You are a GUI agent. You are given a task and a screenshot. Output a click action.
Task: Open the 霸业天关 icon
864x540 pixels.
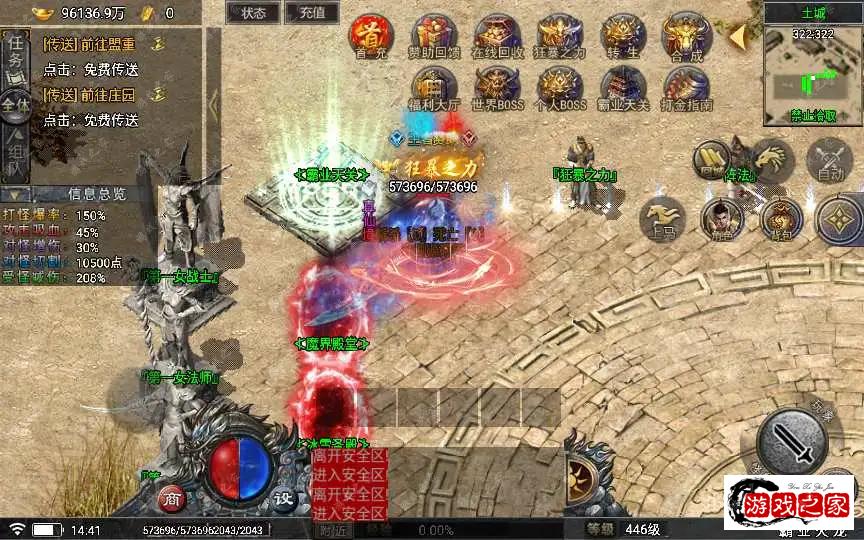[x=623, y=87]
